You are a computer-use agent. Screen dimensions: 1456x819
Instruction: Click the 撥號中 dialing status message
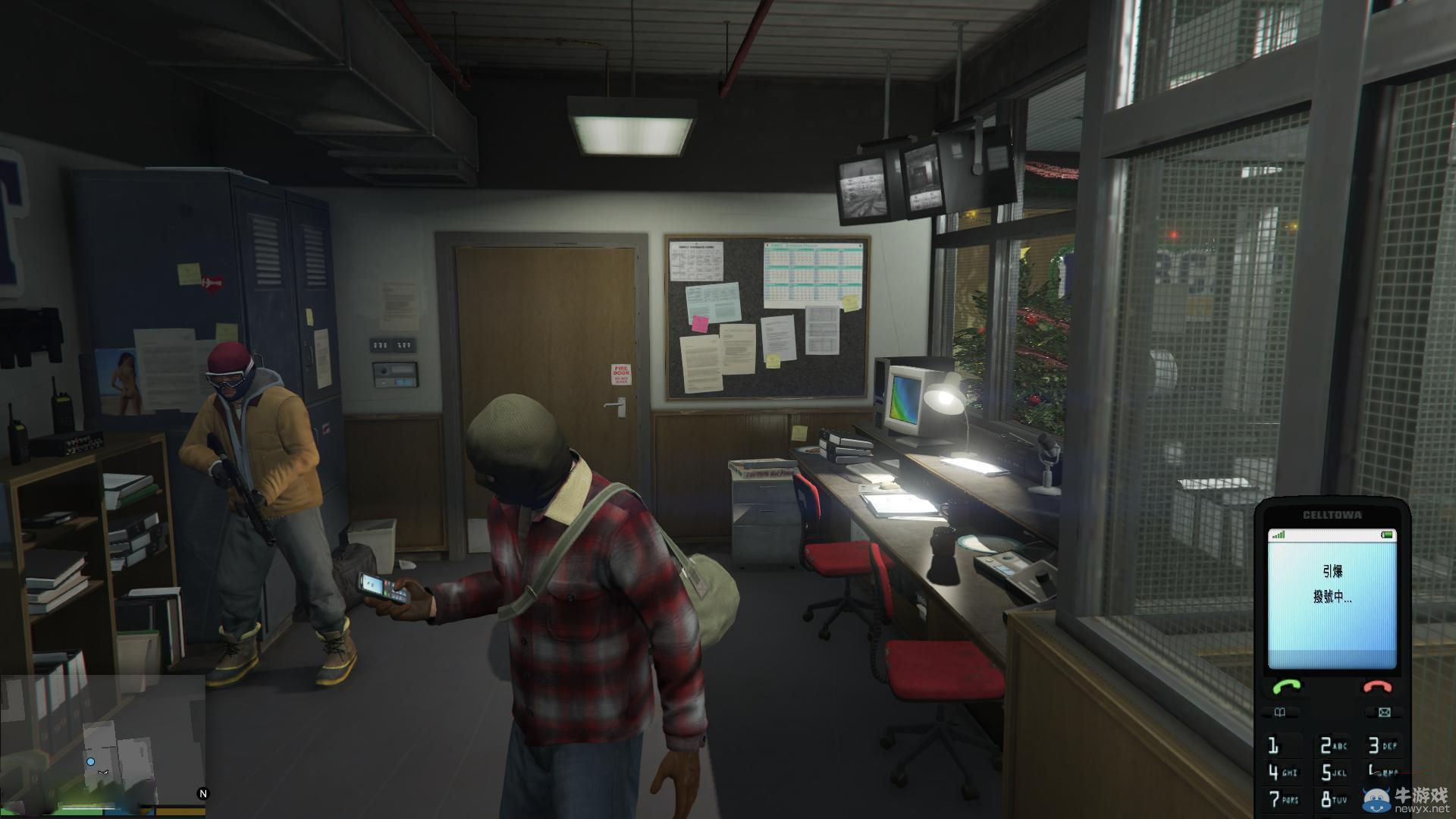tap(1332, 597)
